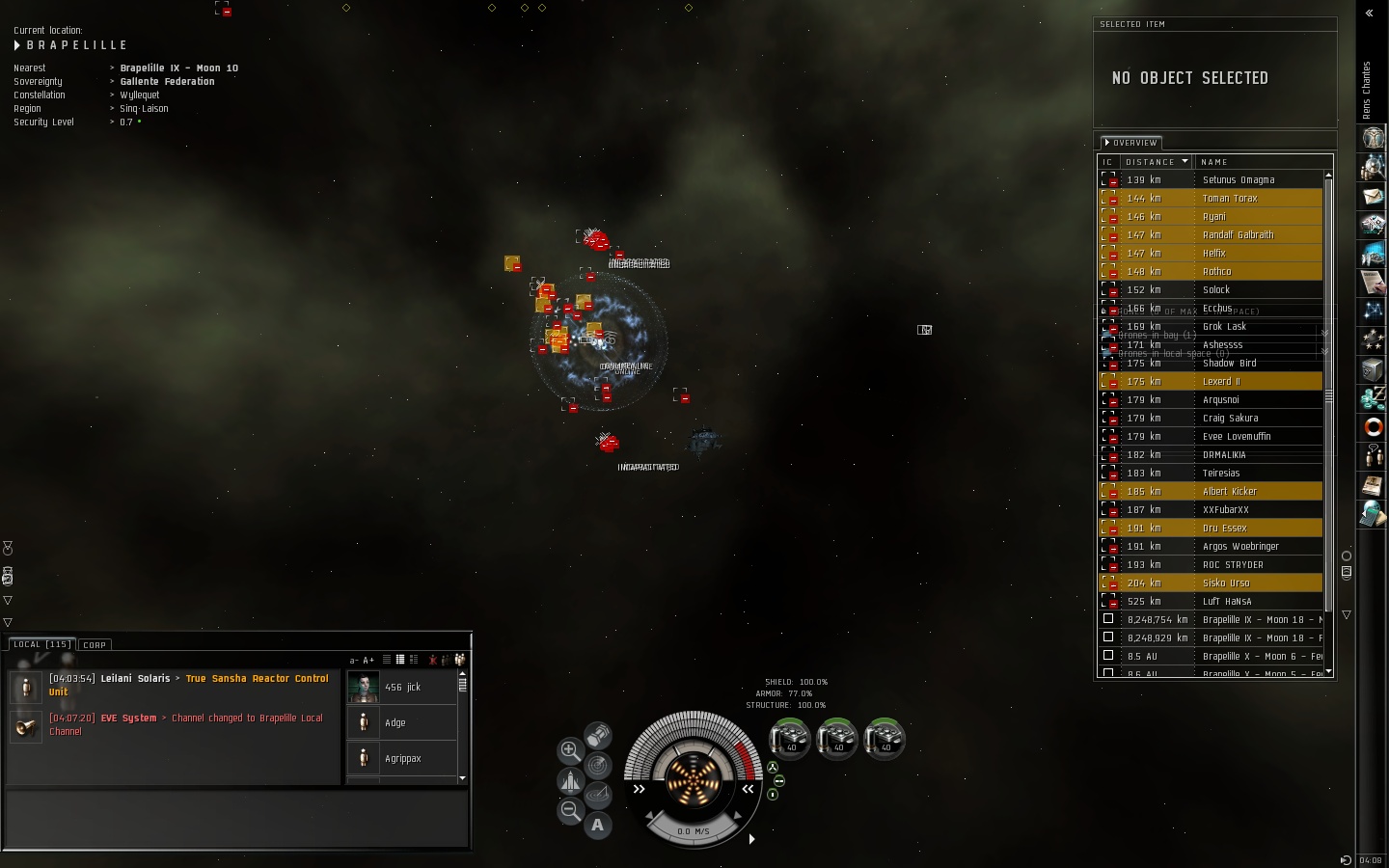Switch to the Corp chat tab

click(x=95, y=644)
